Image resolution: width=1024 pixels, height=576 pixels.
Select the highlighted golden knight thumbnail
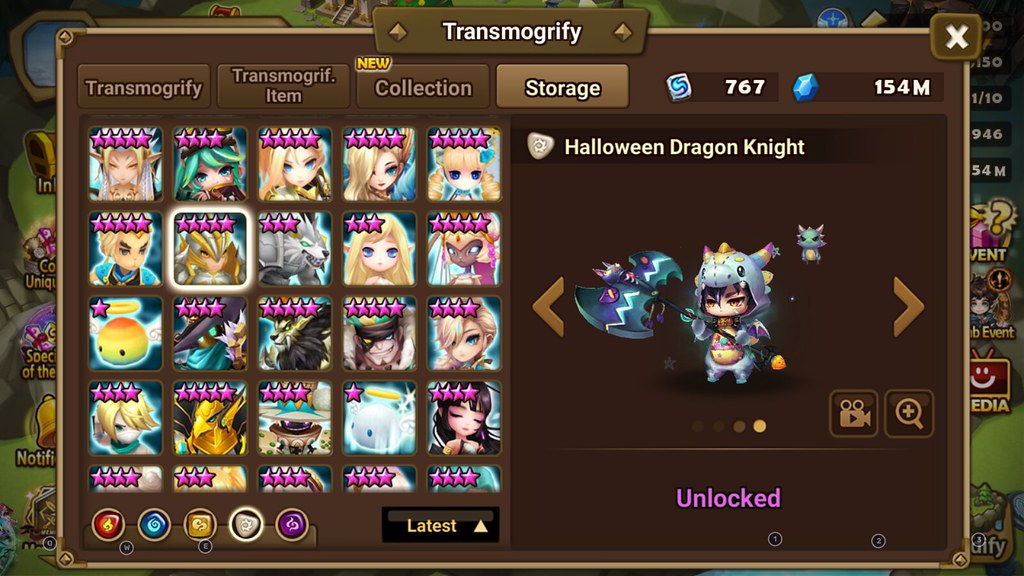(210, 249)
